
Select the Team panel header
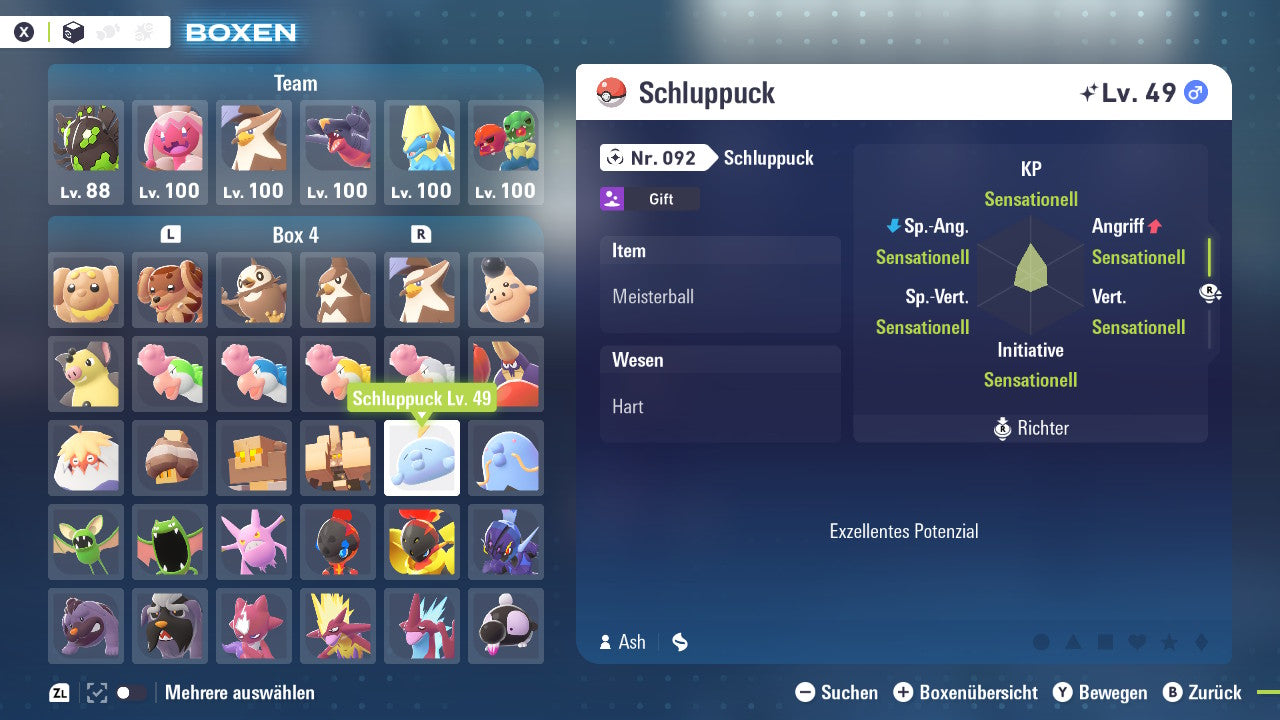pos(295,83)
